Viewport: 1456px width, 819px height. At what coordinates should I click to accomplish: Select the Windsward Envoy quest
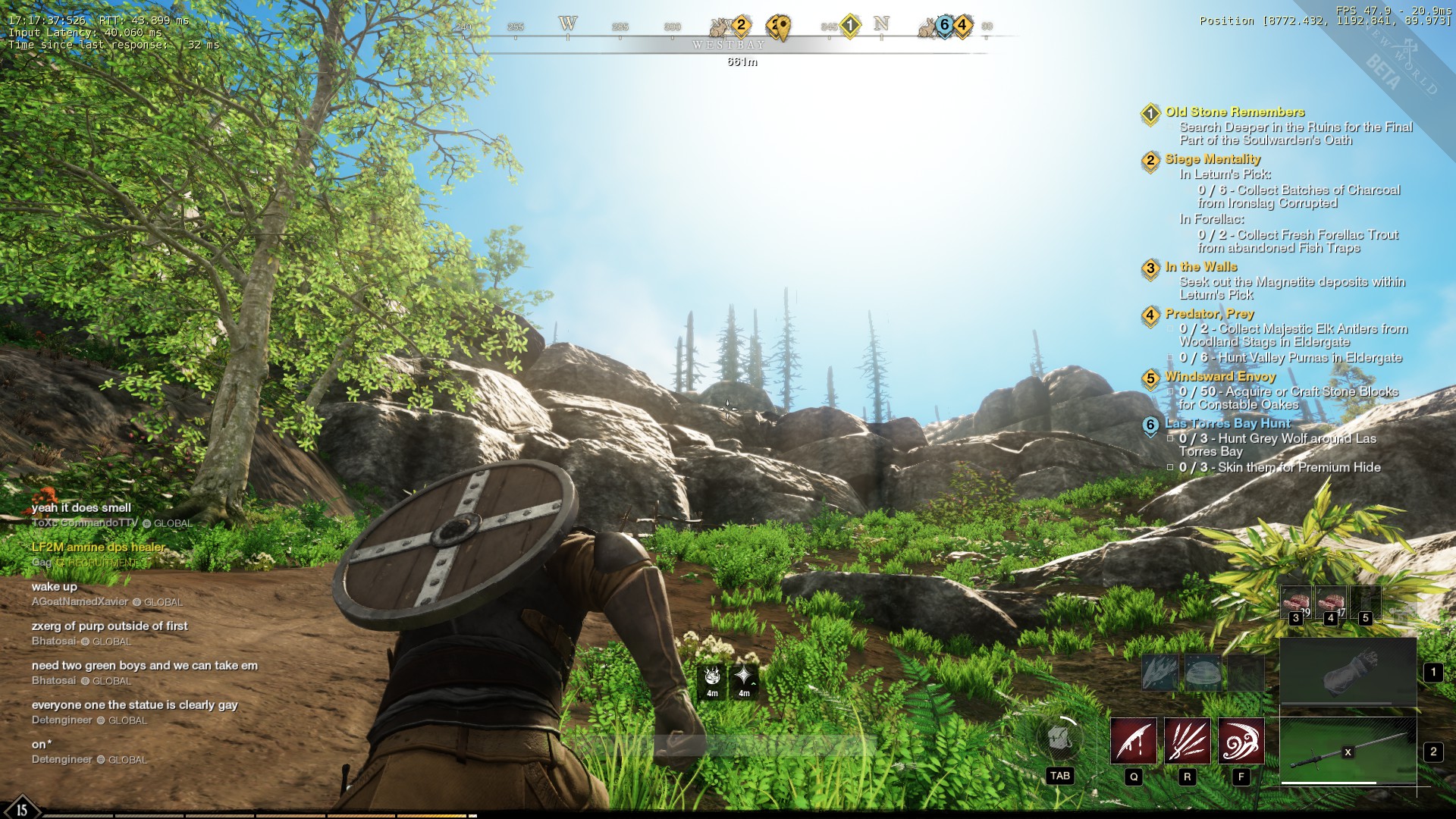1220,377
